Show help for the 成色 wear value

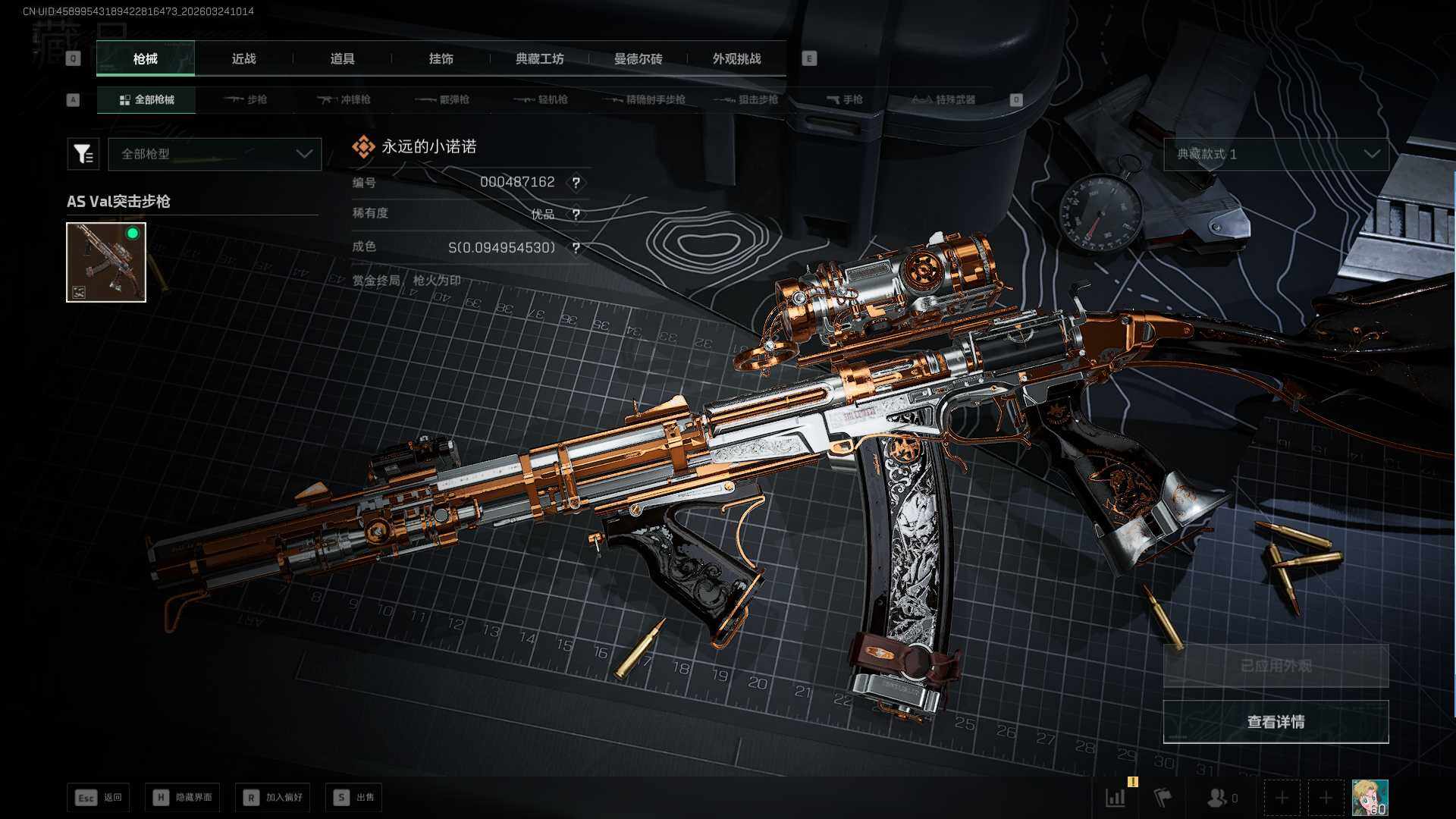pos(576,248)
